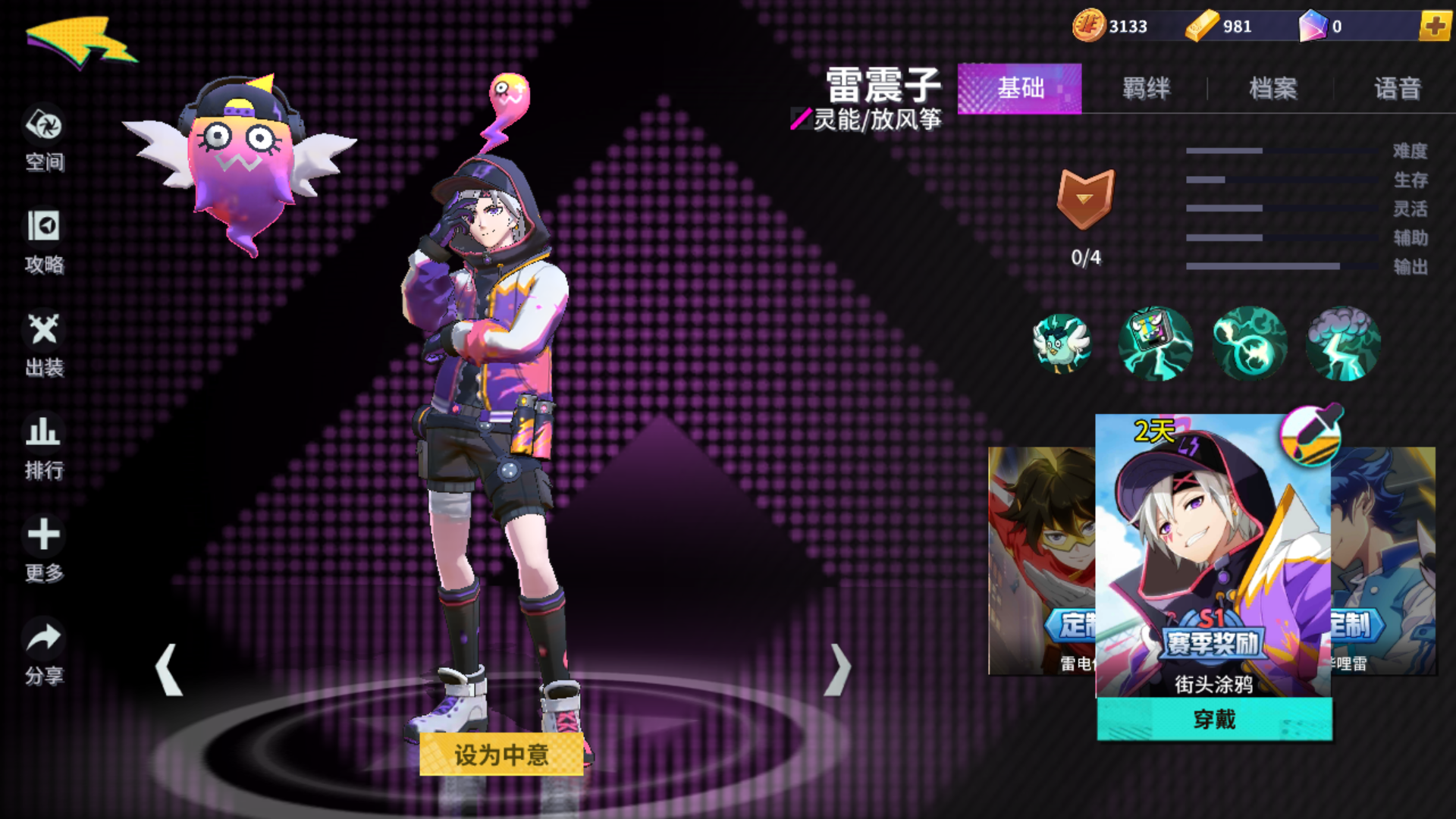Screen dimensions: 1456x819
Task: Select the 攻略 icon in the sidebar
Action: pos(43,231)
